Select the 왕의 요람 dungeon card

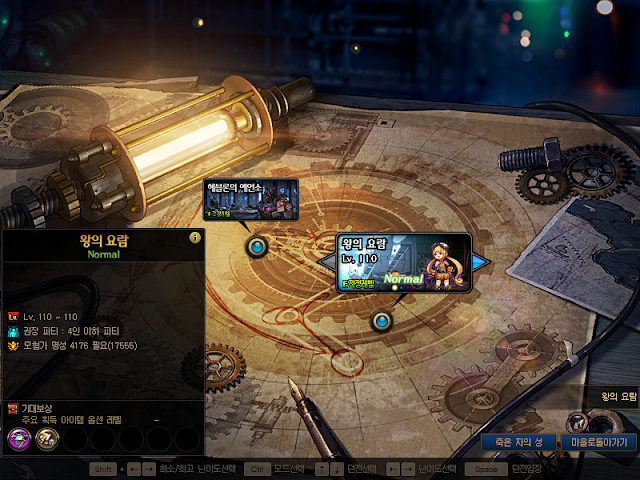403,262
